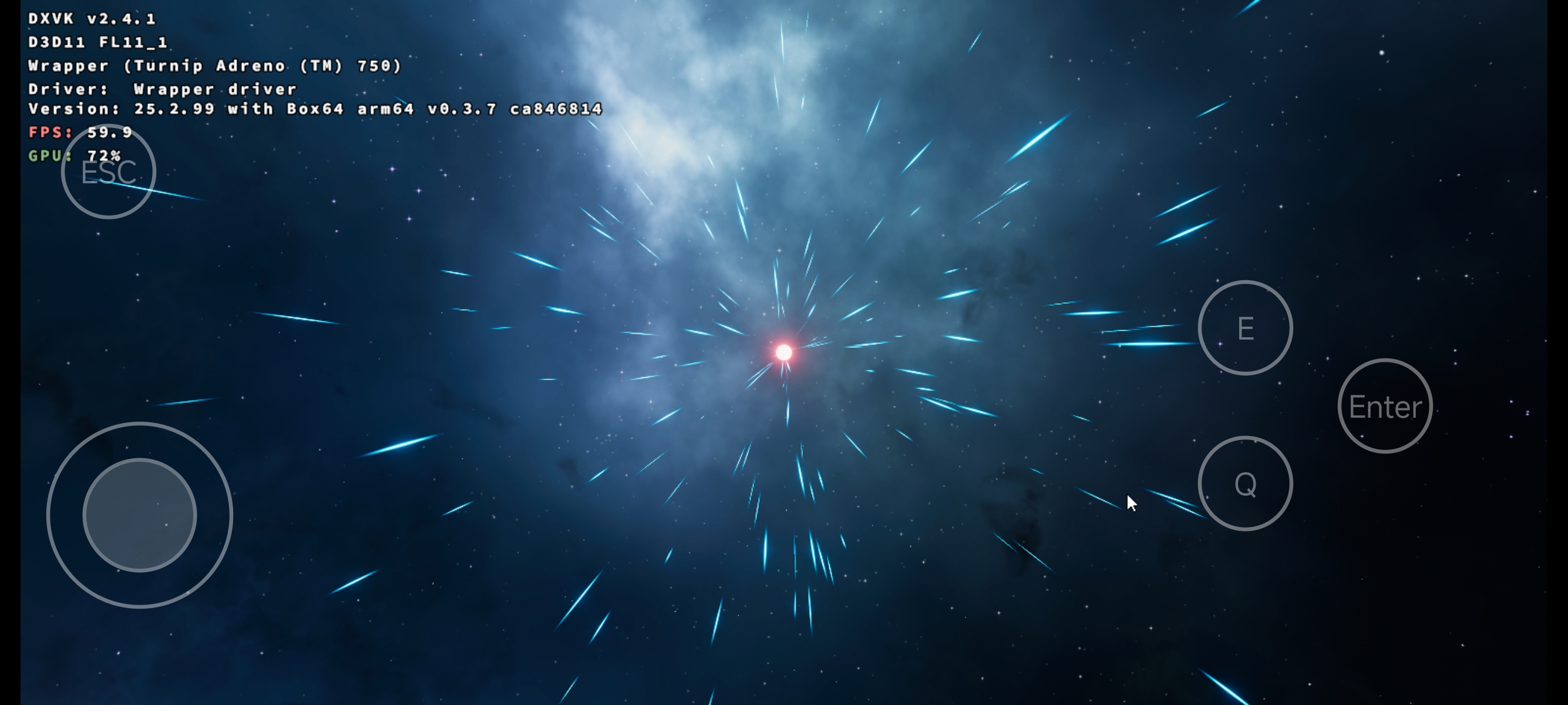Tap the E virtual key button
This screenshot has width=1568, height=705.
coord(1245,328)
